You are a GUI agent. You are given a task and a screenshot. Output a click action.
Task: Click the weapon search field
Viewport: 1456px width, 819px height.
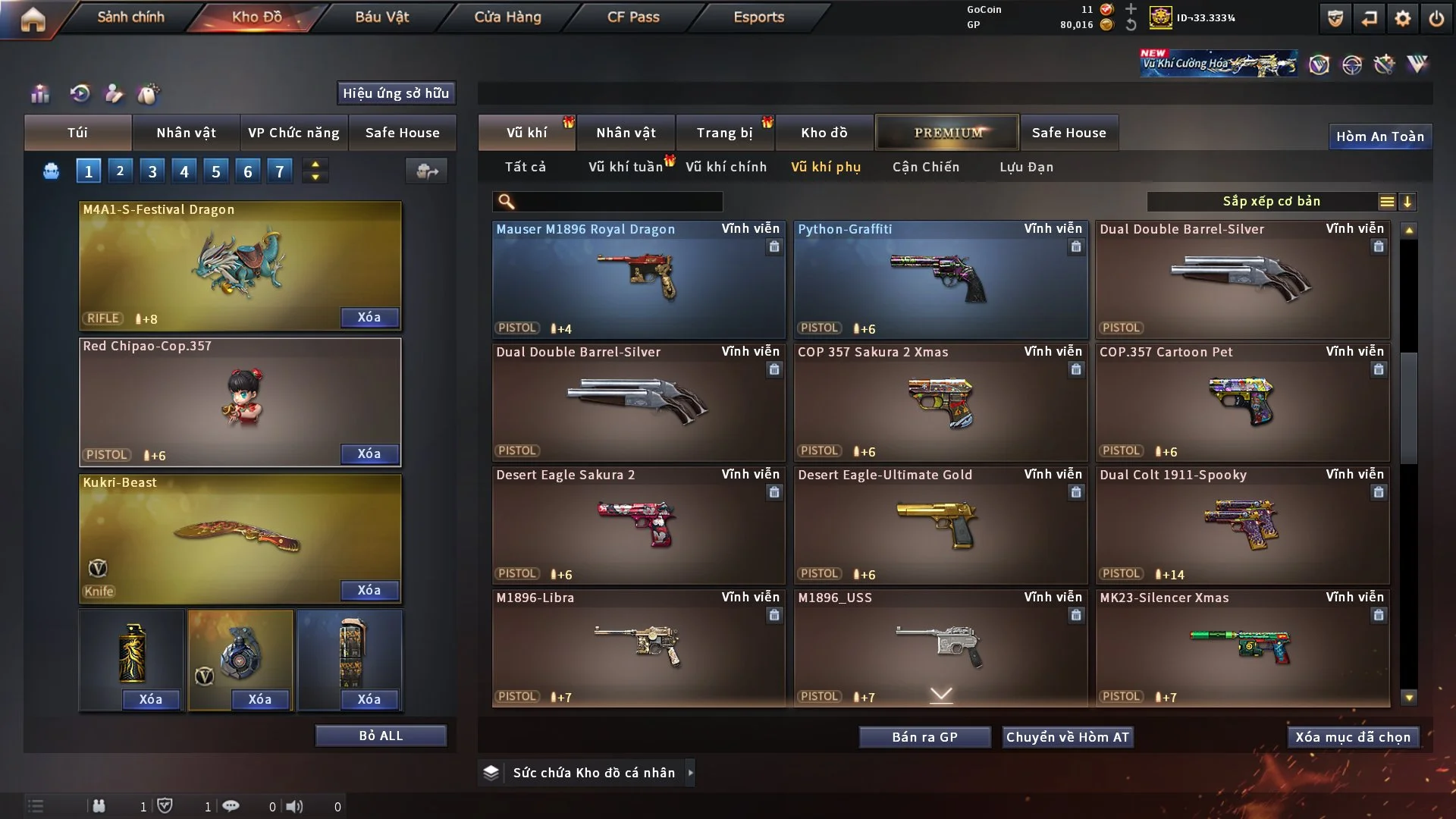618,202
